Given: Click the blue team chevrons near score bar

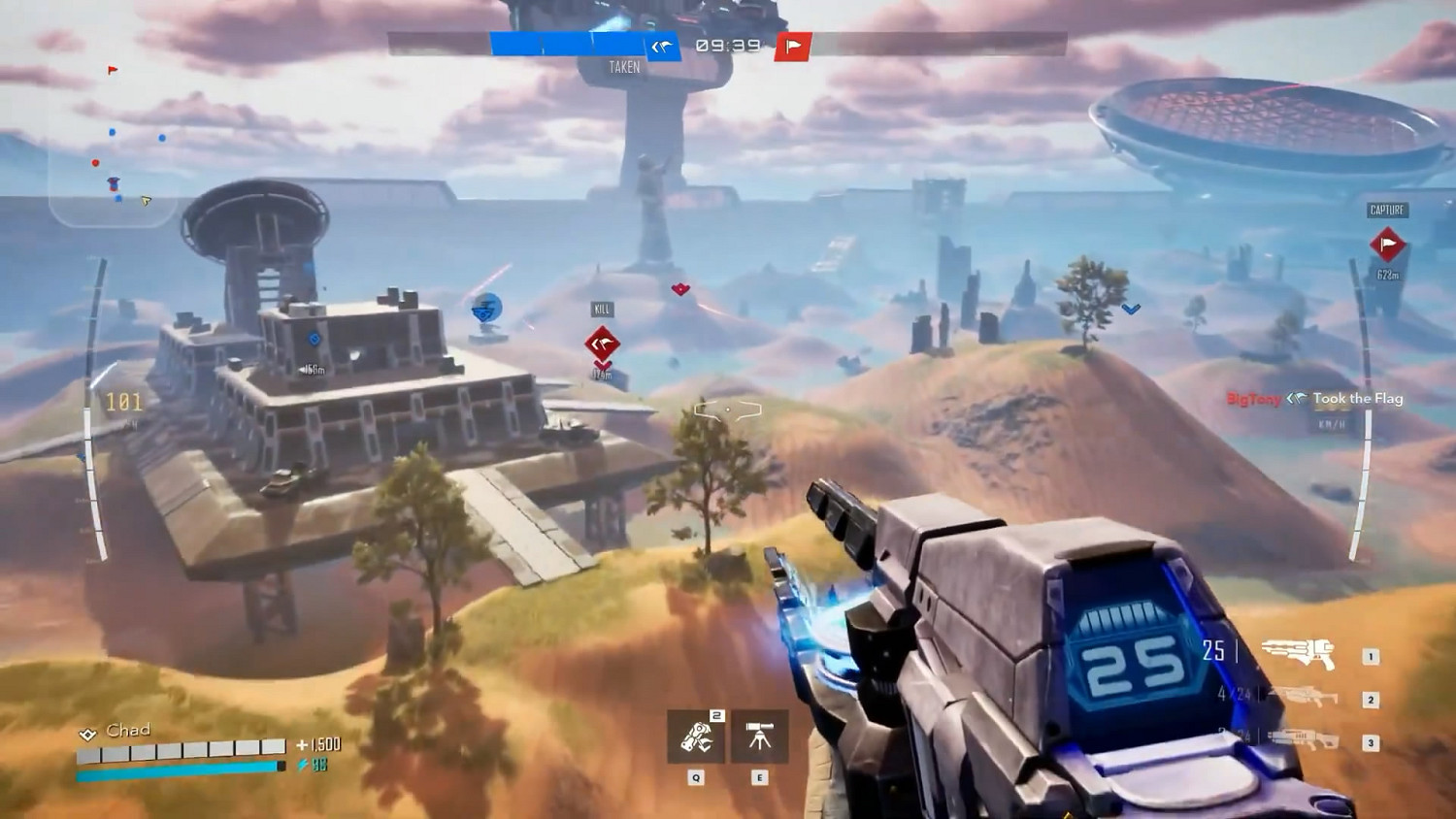Looking at the screenshot, I should [663, 44].
